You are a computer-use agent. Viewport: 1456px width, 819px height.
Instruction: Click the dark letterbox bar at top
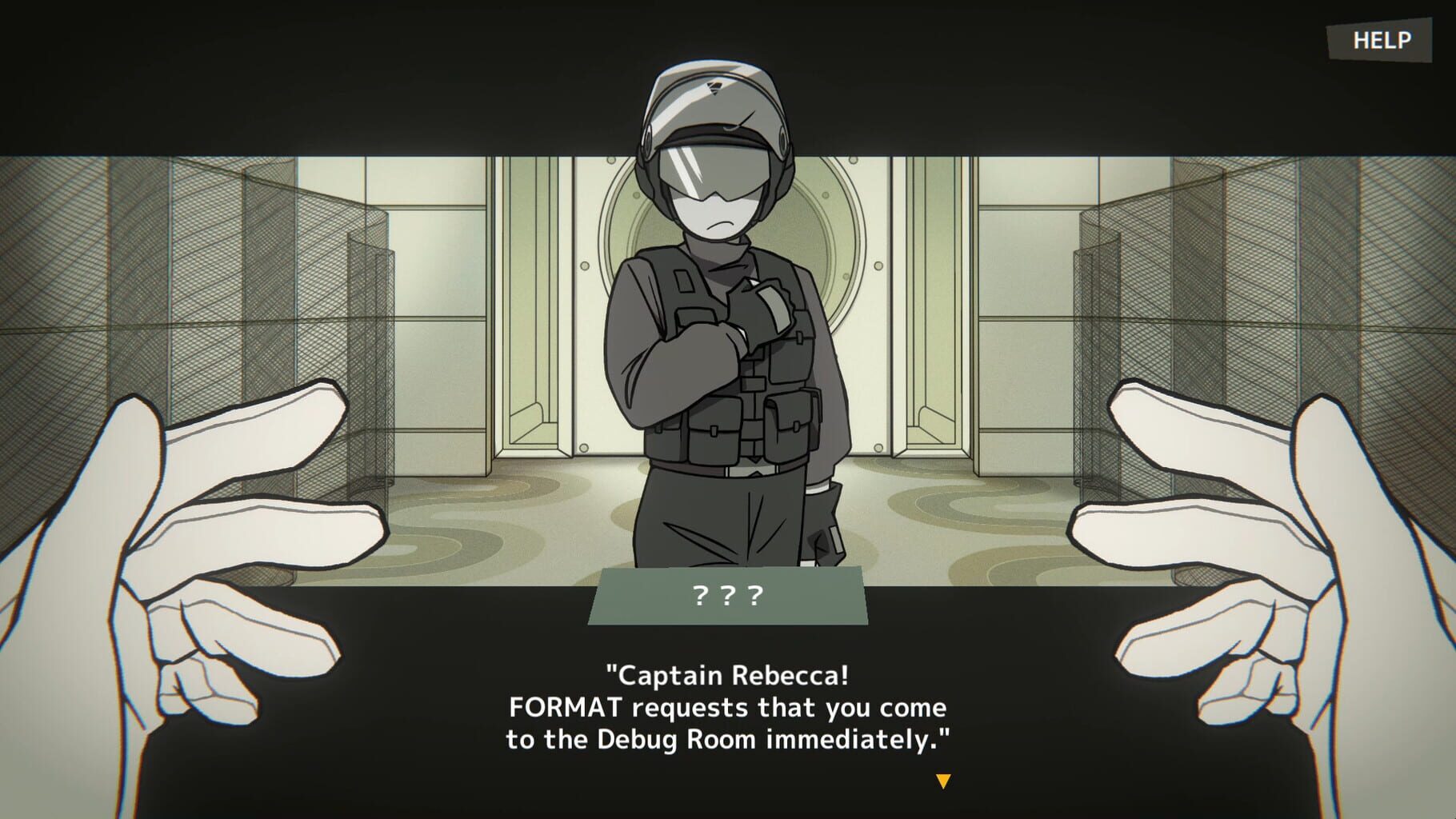click(320, 72)
